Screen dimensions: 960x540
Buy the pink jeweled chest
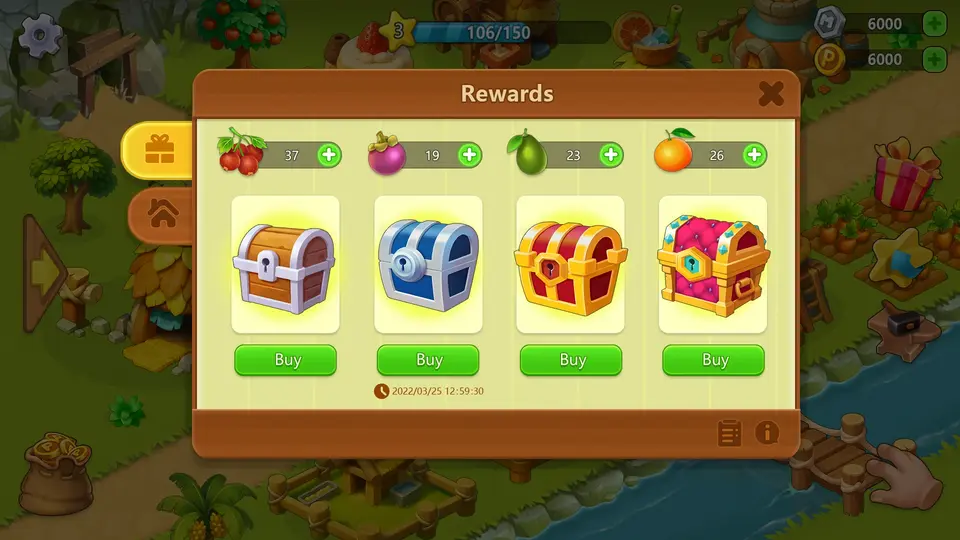tap(714, 360)
